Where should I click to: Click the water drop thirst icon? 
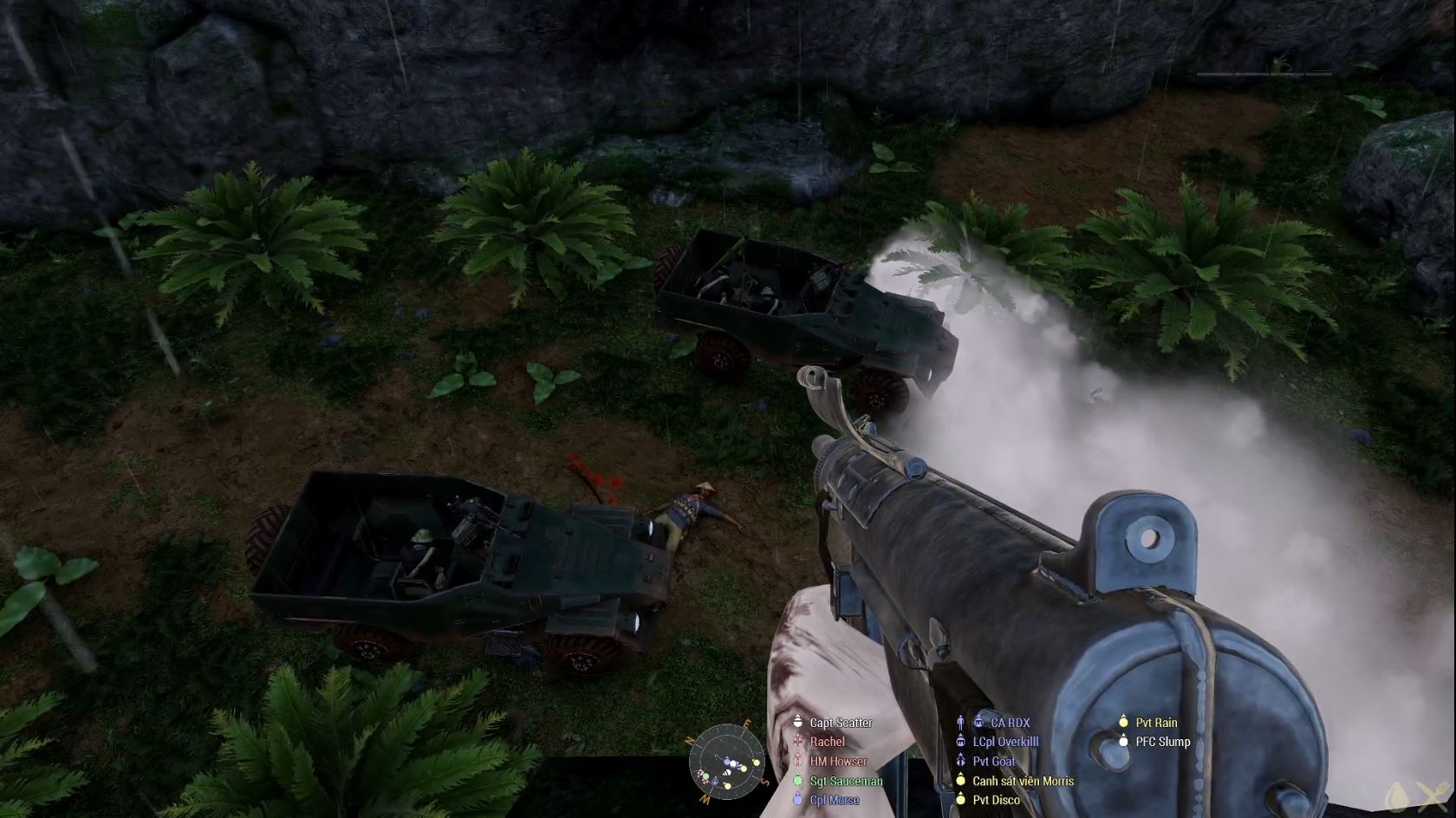pos(1397,795)
